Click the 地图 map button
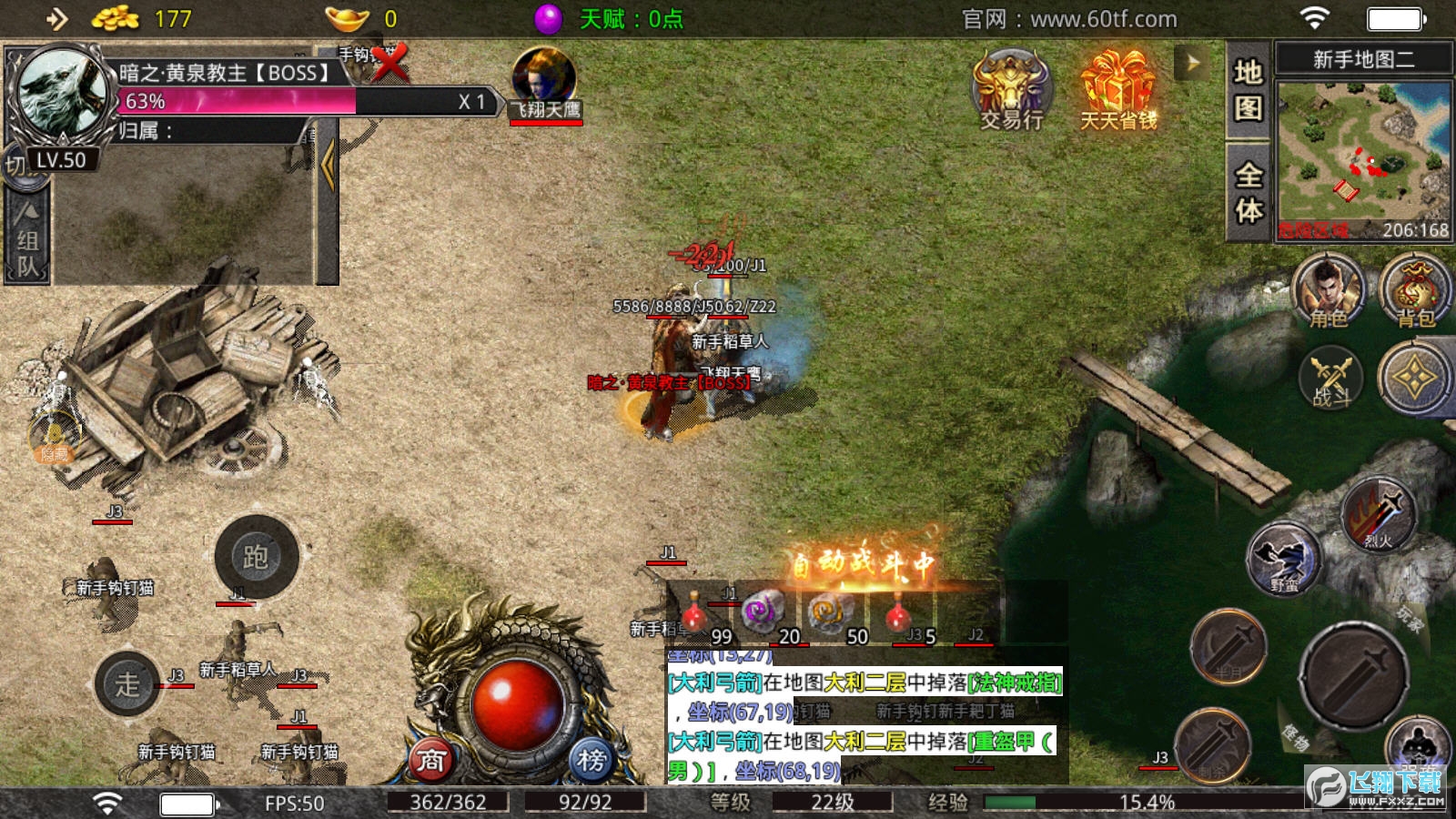The image size is (1456, 819). click(x=1248, y=89)
